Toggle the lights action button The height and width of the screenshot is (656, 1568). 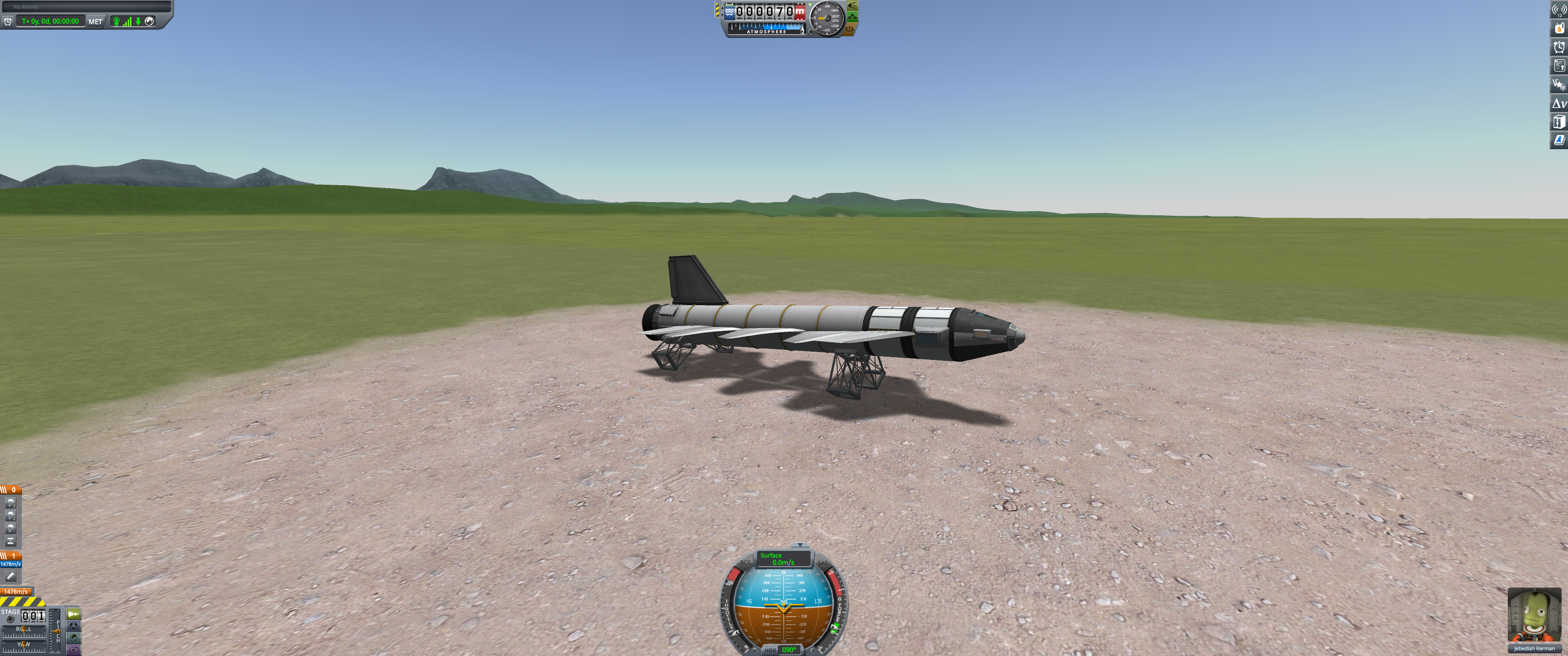point(852,6)
